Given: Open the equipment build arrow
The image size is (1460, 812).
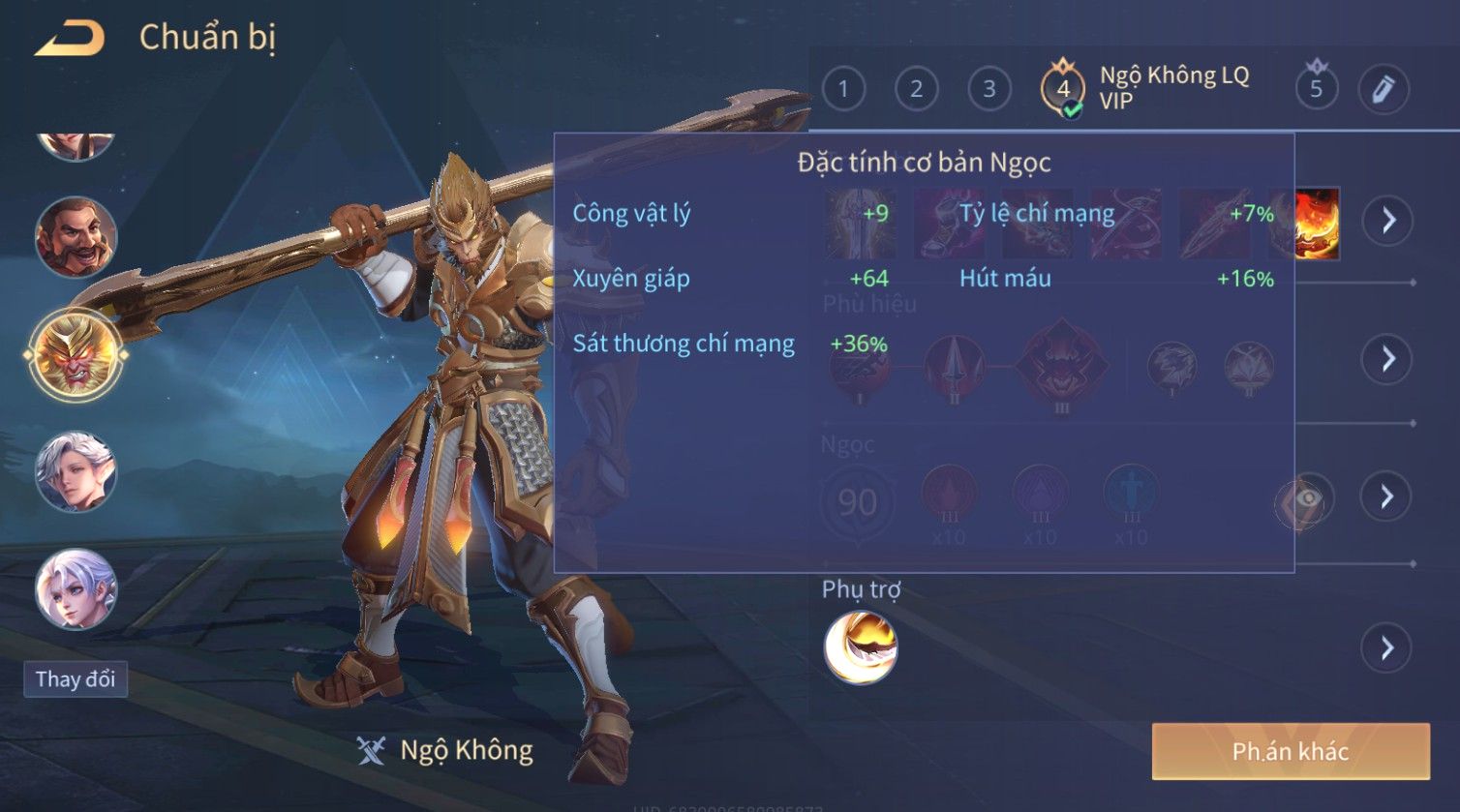Looking at the screenshot, I should point(1387,221).
